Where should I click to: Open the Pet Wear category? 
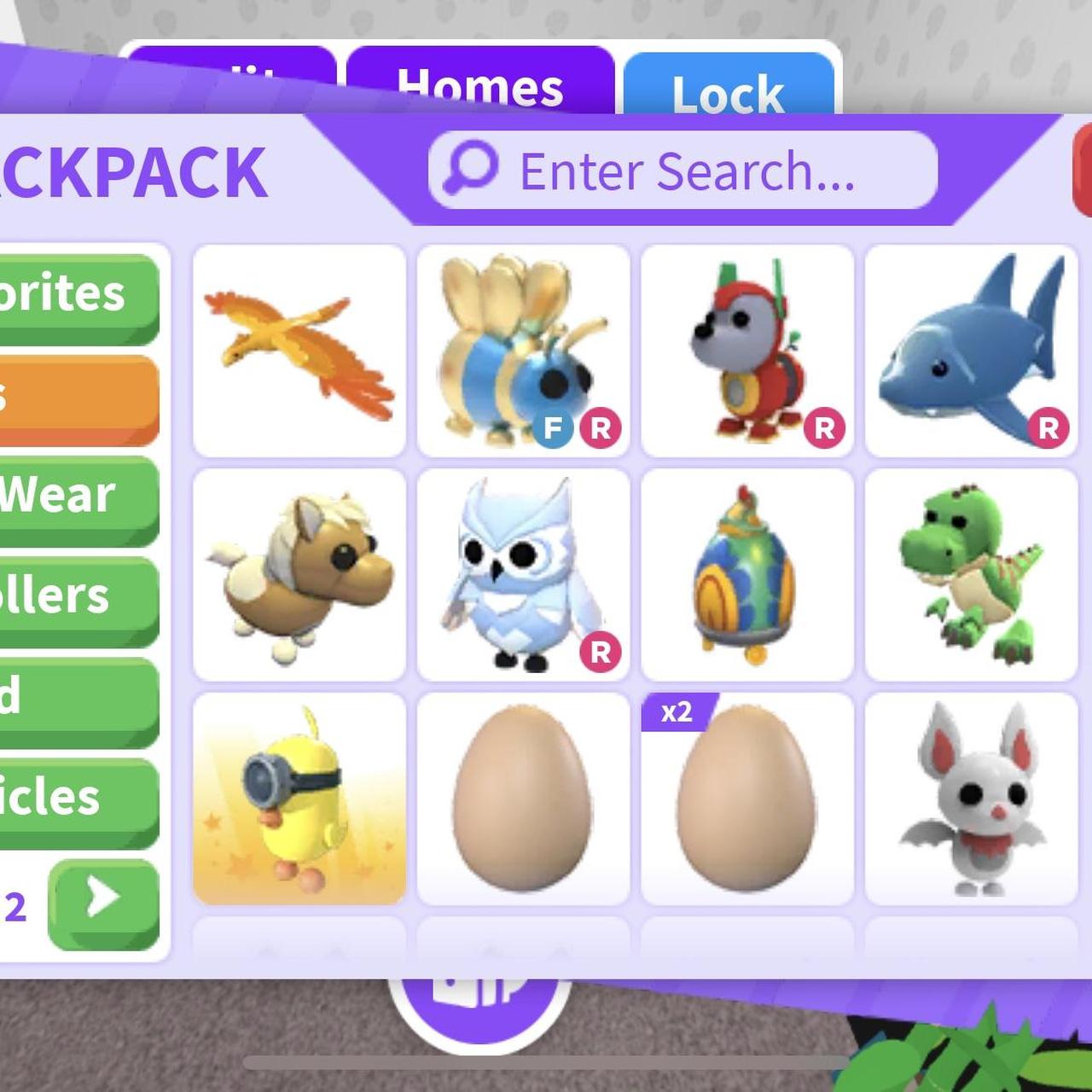pos(77,499)
